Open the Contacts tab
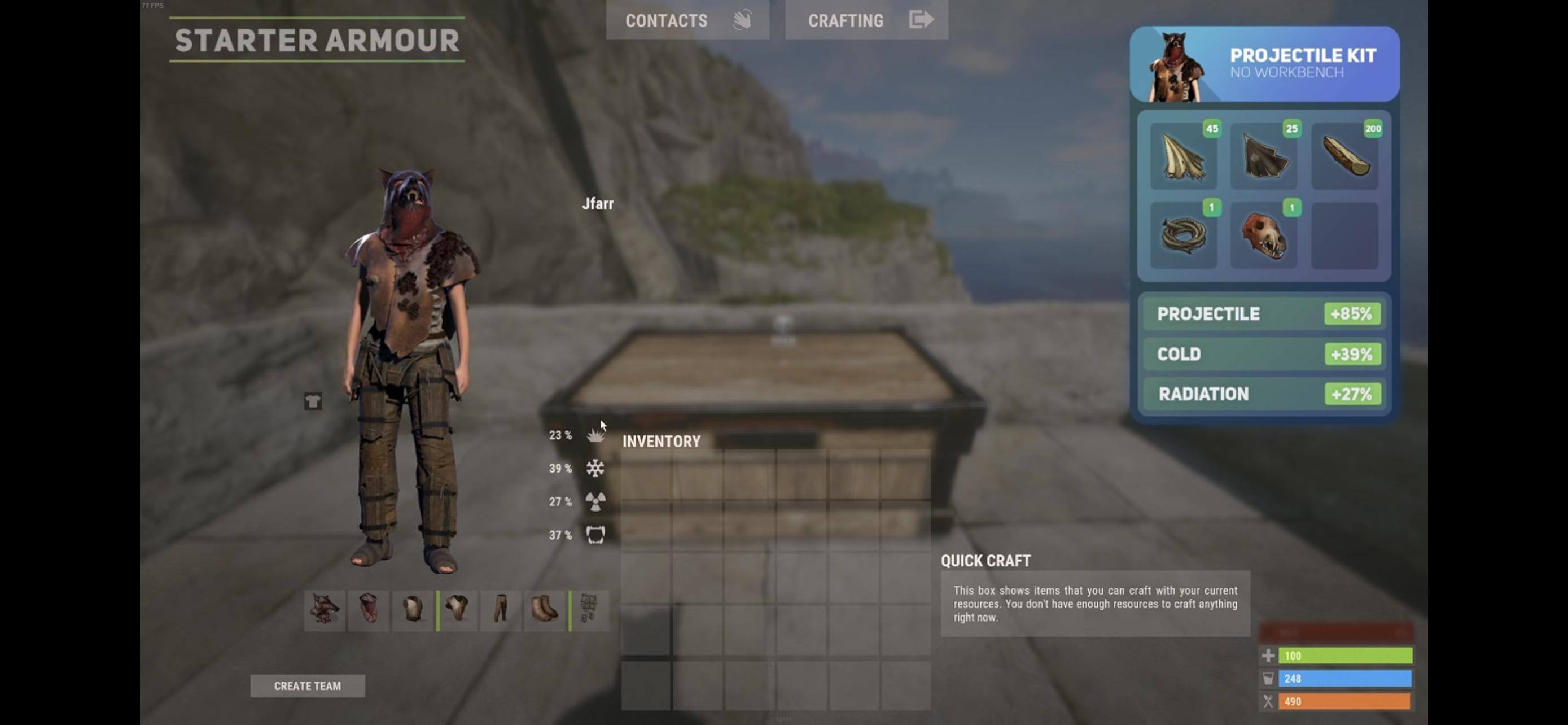1568x725 pixels. pyautogui.click(x=686, y=20)
